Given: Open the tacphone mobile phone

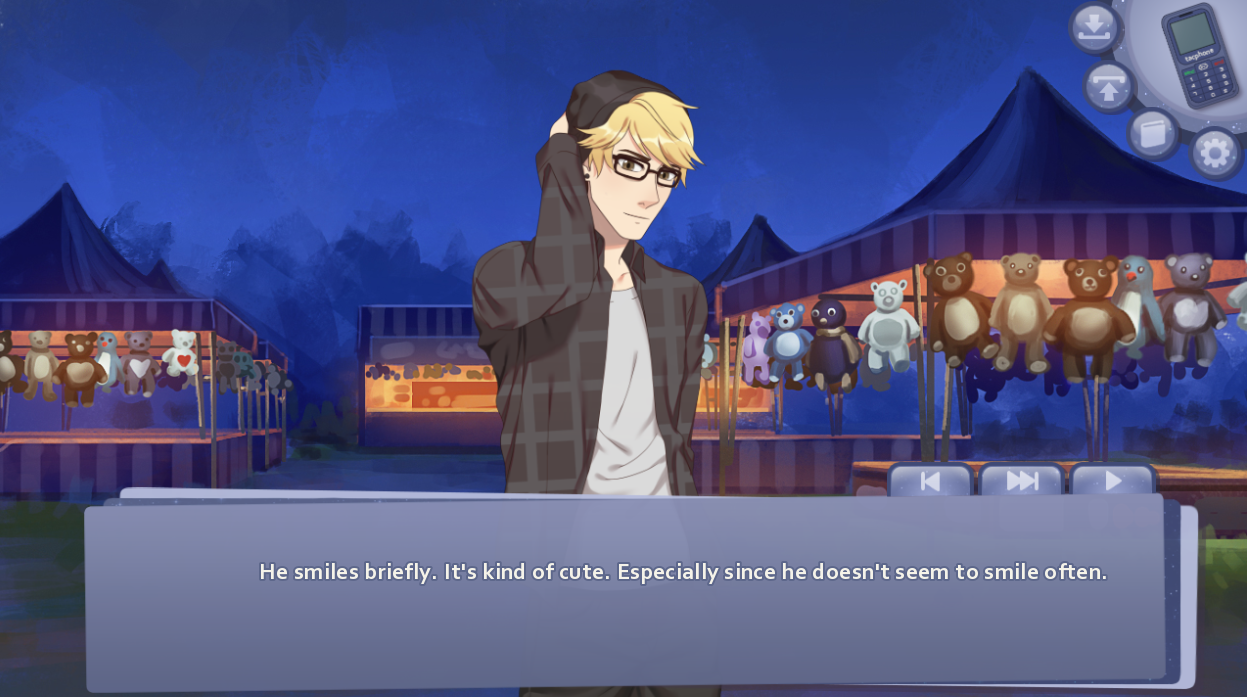Looking at the screenshot, I should pyautogui.click(x=1199, y=54).
